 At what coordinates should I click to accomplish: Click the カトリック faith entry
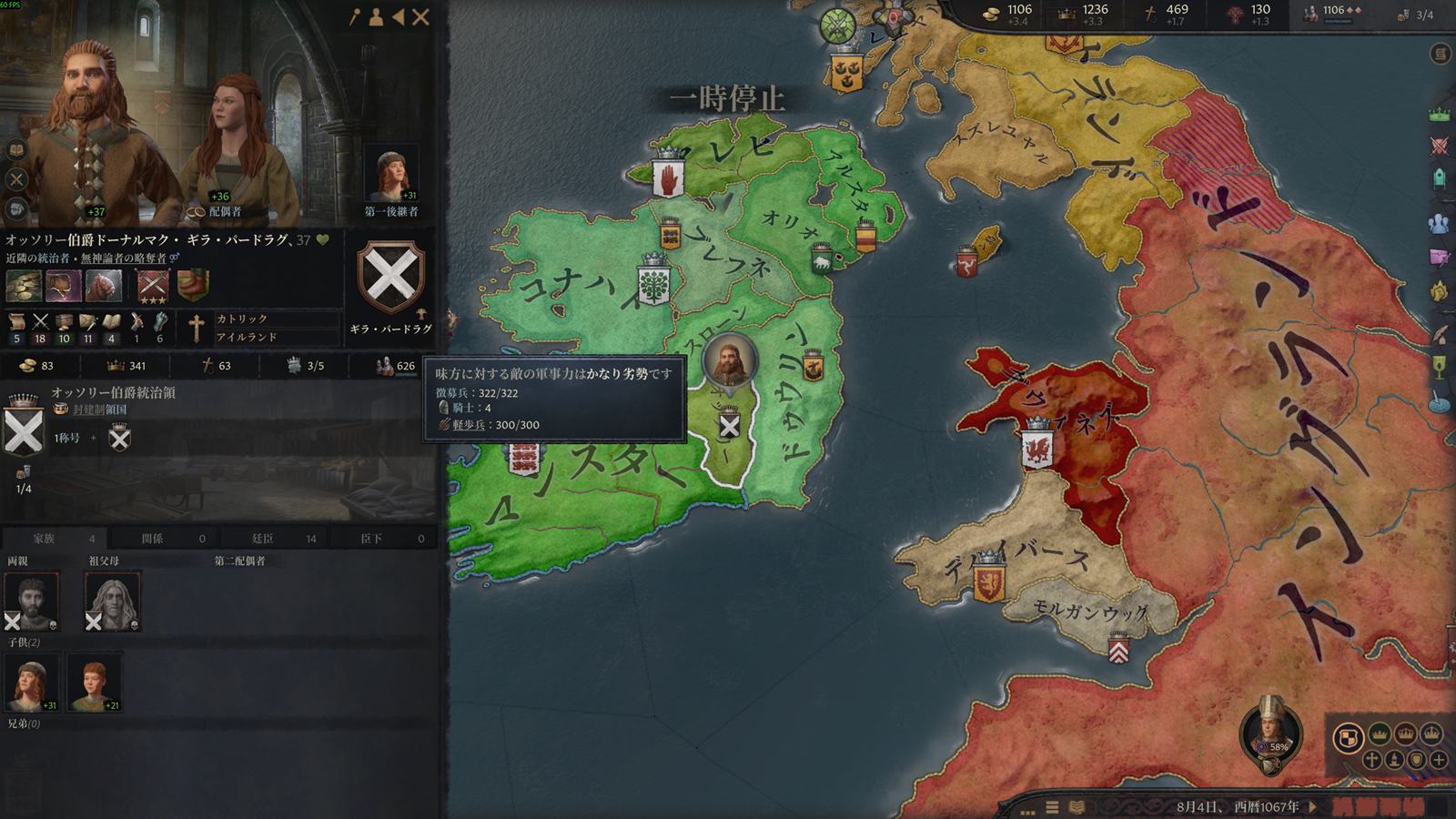tap(242, 318)
